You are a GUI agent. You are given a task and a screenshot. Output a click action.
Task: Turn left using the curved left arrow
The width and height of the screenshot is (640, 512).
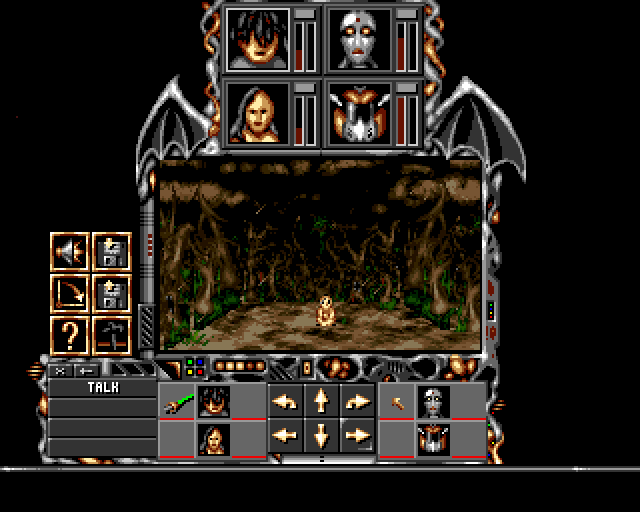click(x=285, y=402)
